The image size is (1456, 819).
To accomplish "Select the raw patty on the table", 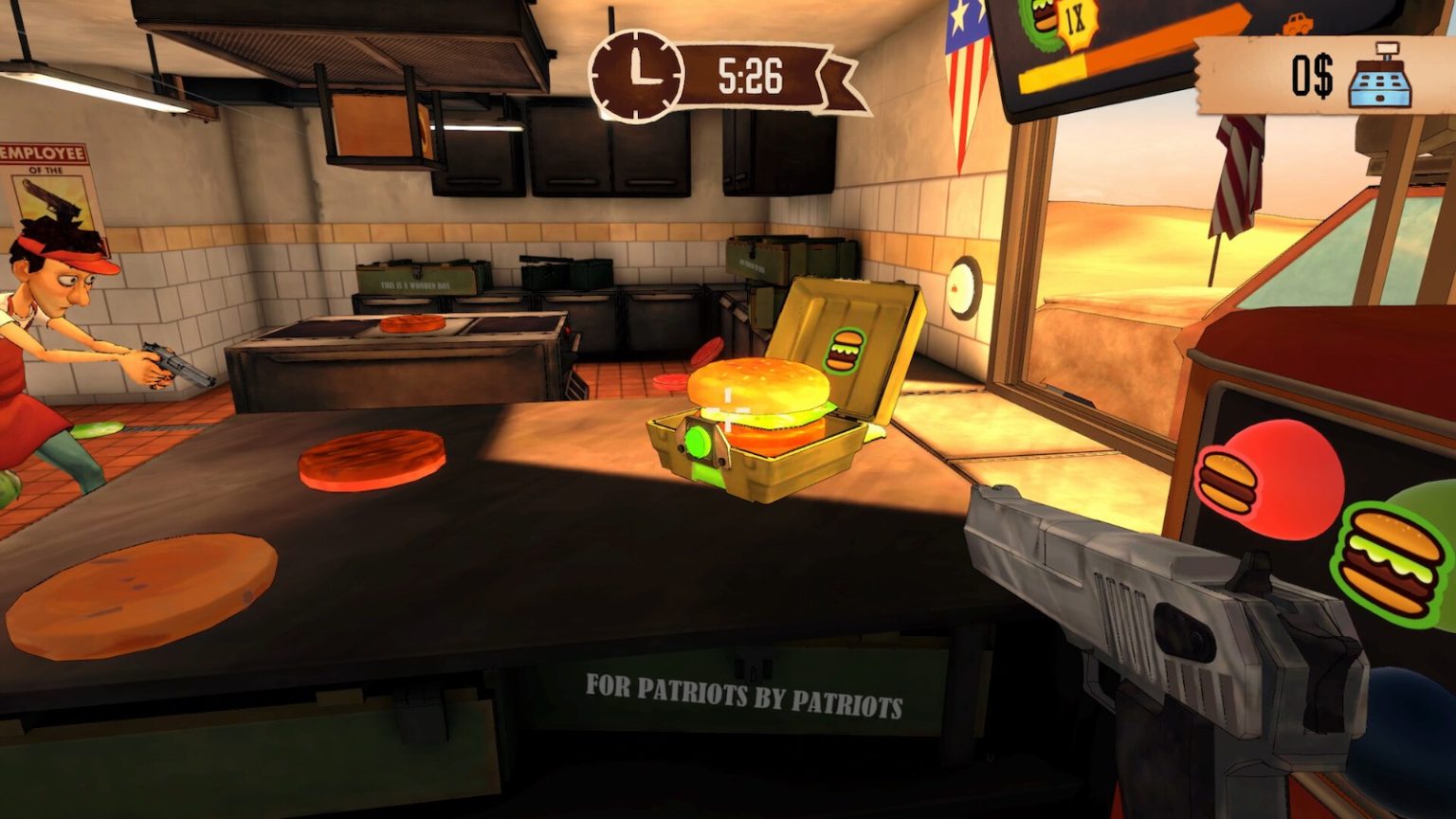I will click(x=370, y=460).
